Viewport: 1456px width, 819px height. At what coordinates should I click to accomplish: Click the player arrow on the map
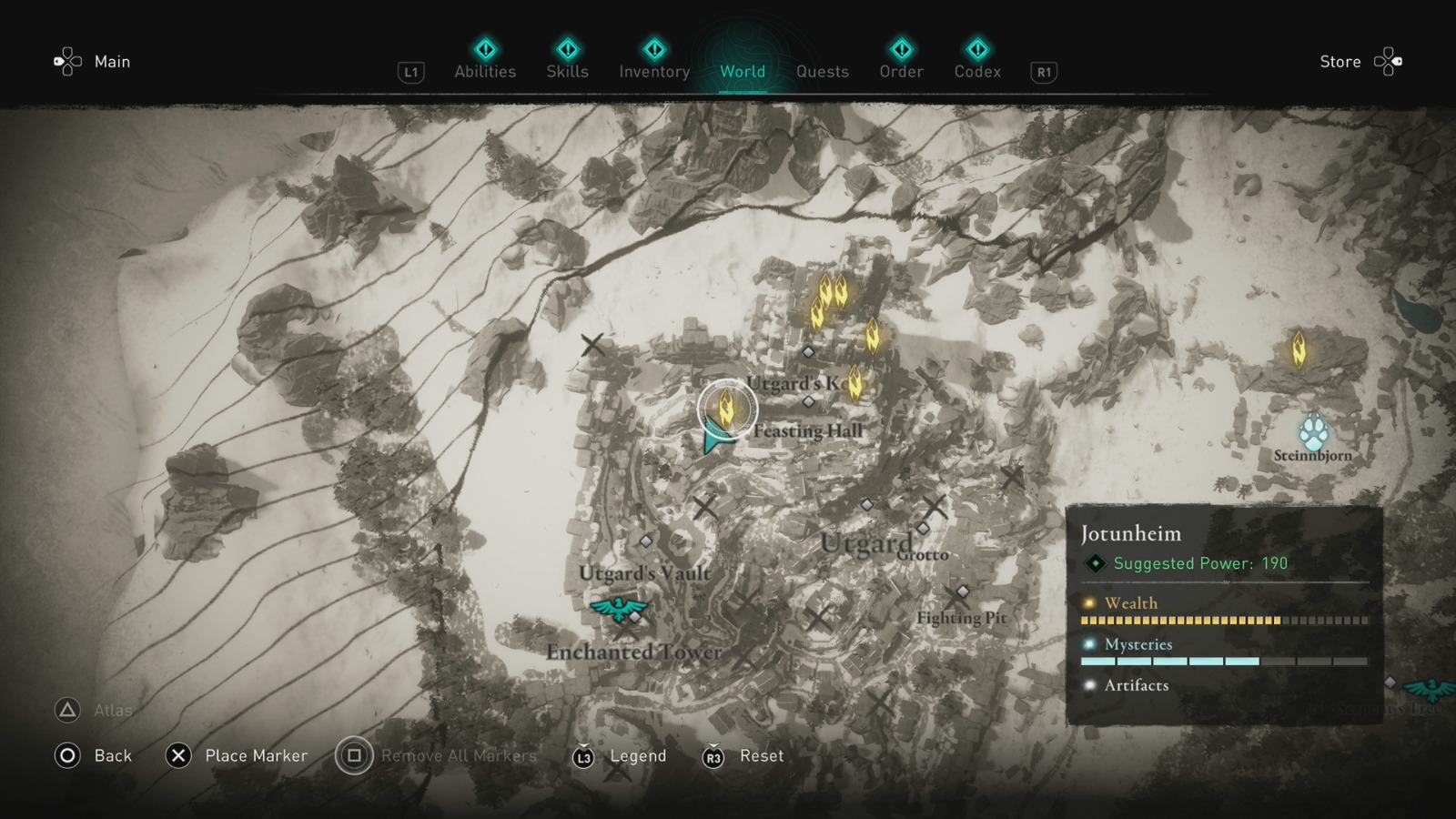click(713, 442)
